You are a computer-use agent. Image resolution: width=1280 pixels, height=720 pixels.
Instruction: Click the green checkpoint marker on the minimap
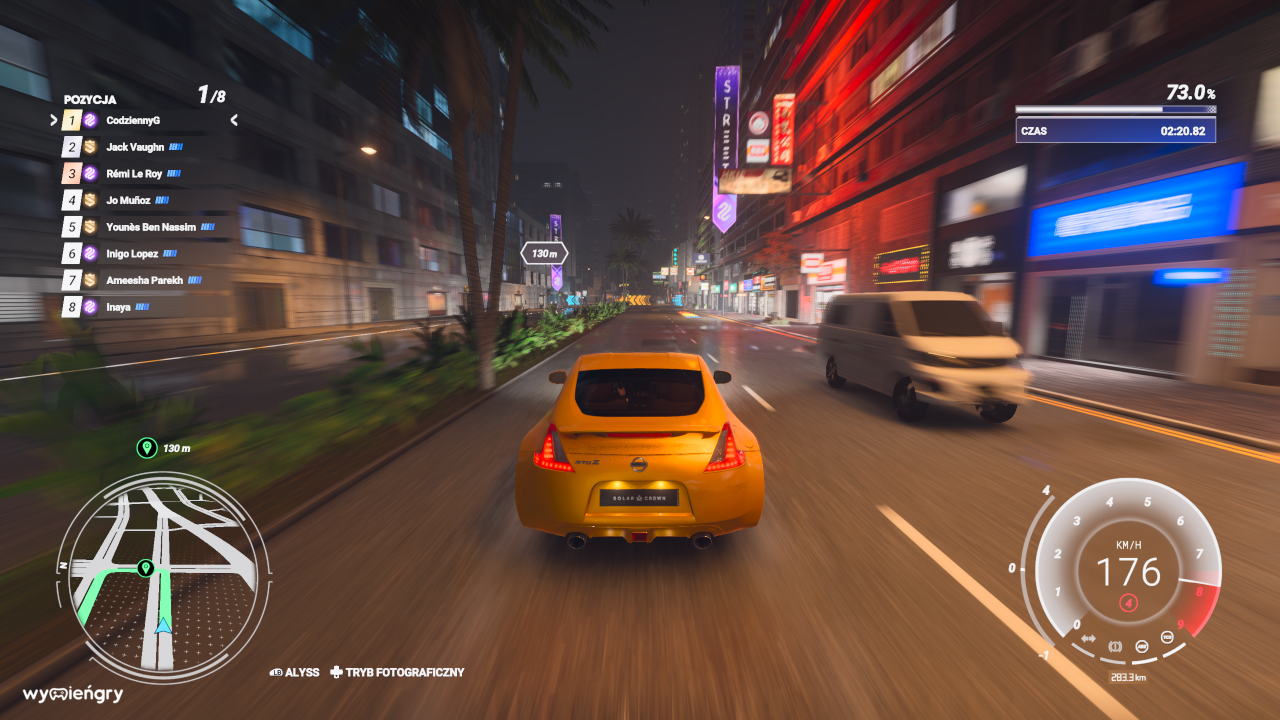(x=145, y=568)
